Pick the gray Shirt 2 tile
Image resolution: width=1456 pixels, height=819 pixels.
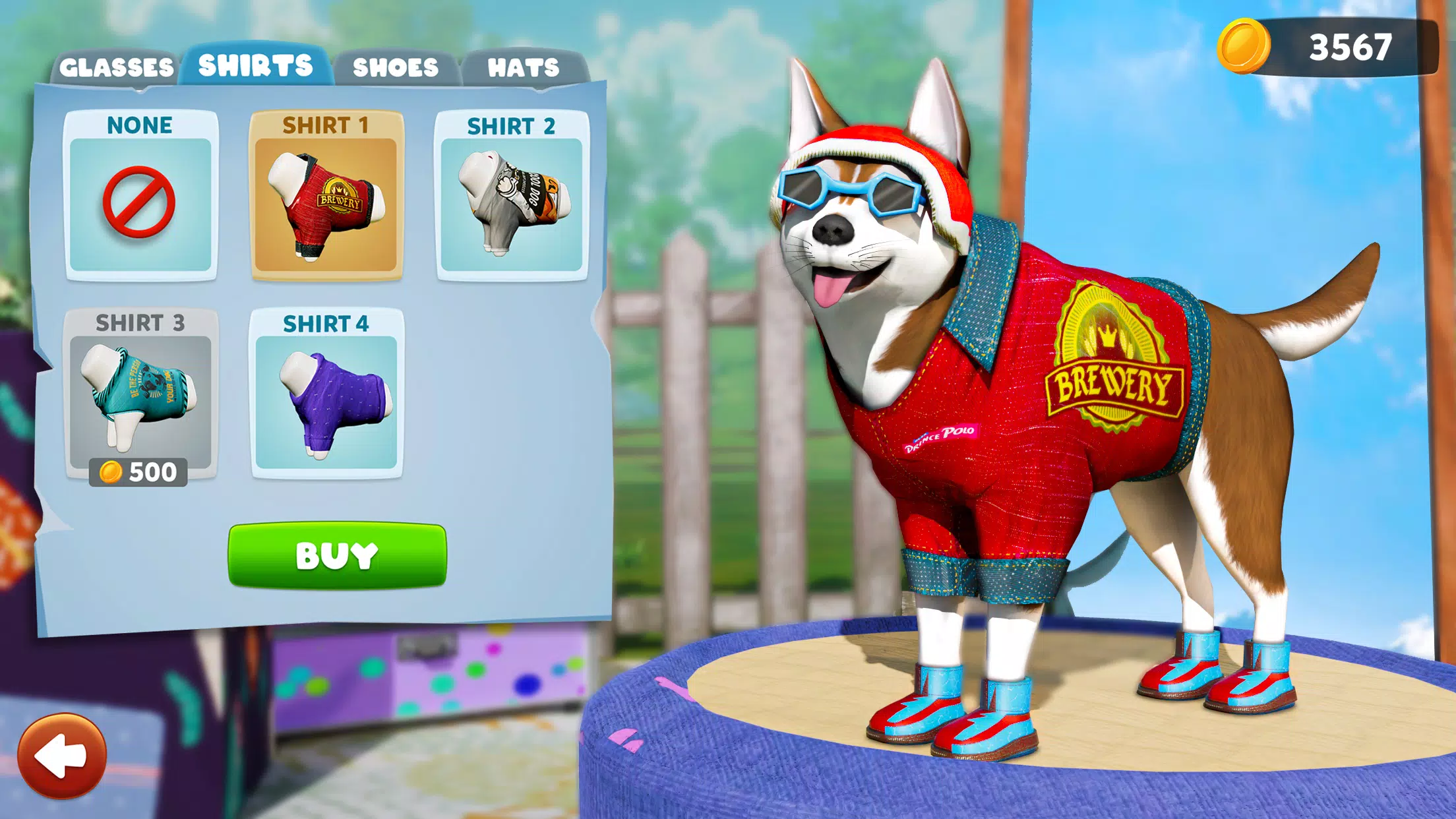[511, 197]
